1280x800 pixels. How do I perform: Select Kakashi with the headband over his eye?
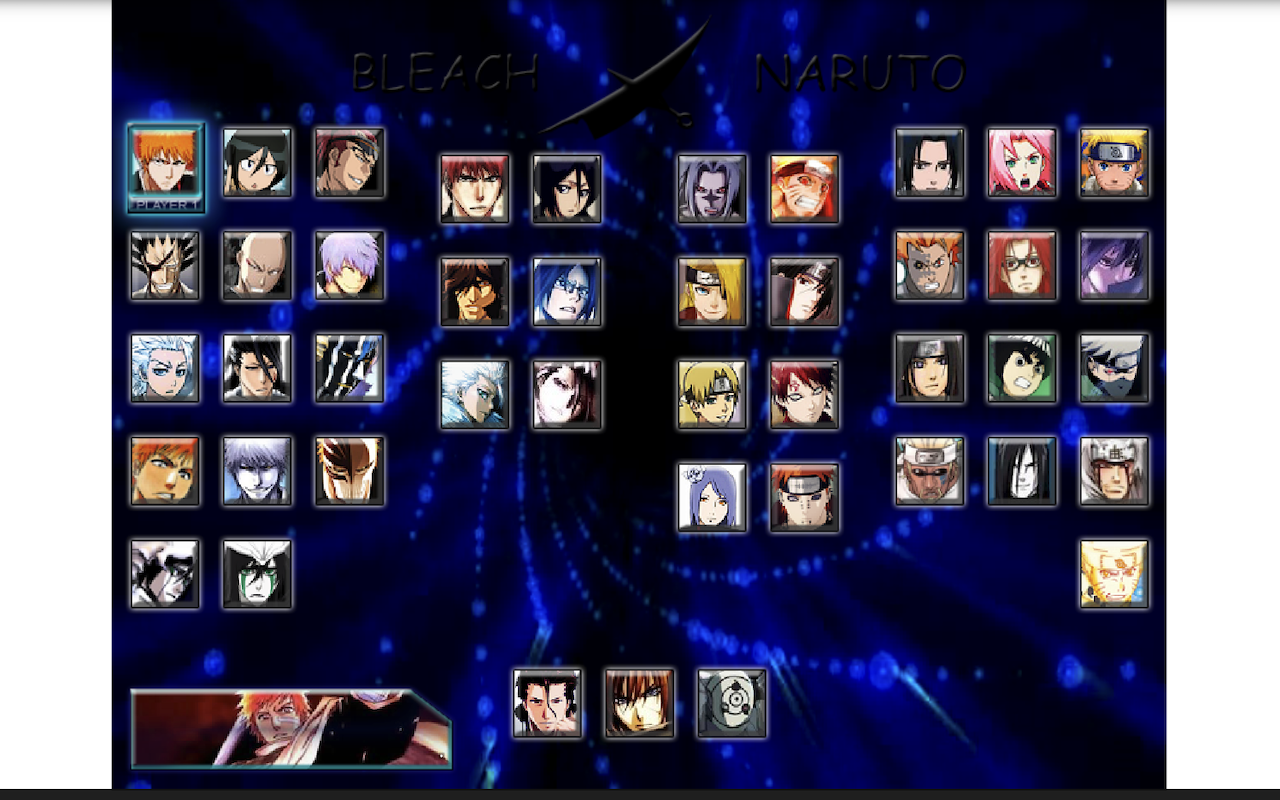click(x=1114, y=369)
